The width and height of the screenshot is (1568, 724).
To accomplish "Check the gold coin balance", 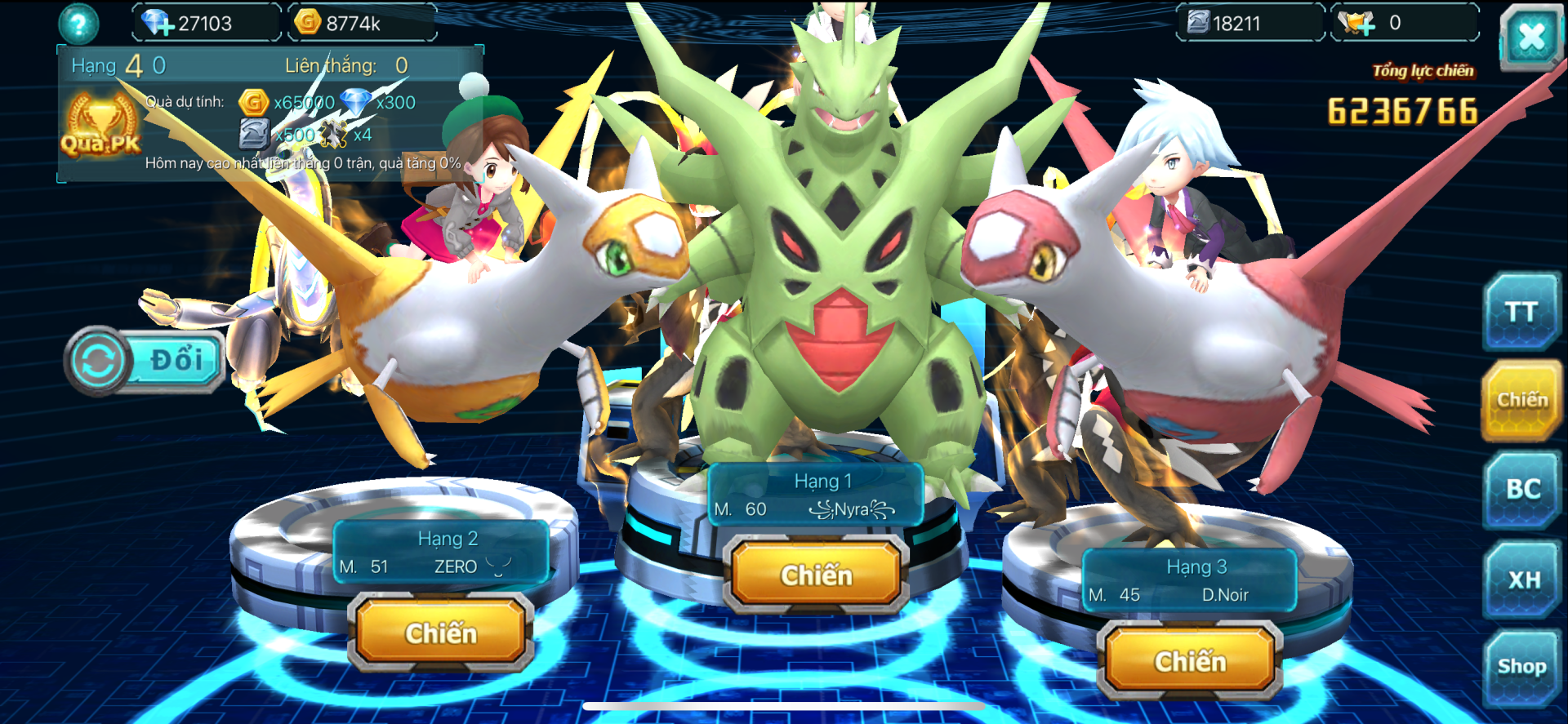I will click(x=351, y=23).
